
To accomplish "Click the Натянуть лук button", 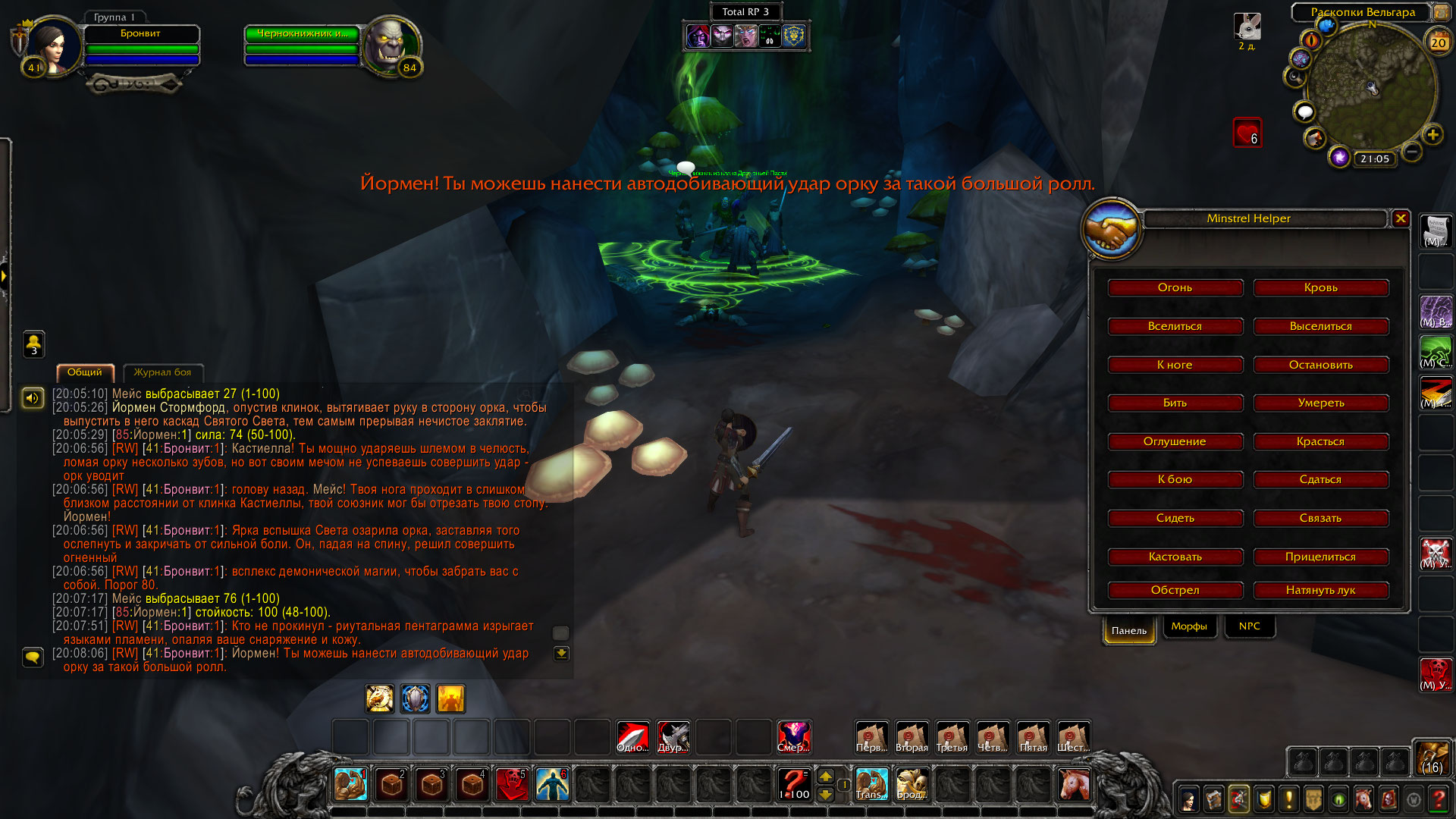I will coord(1320,590).
